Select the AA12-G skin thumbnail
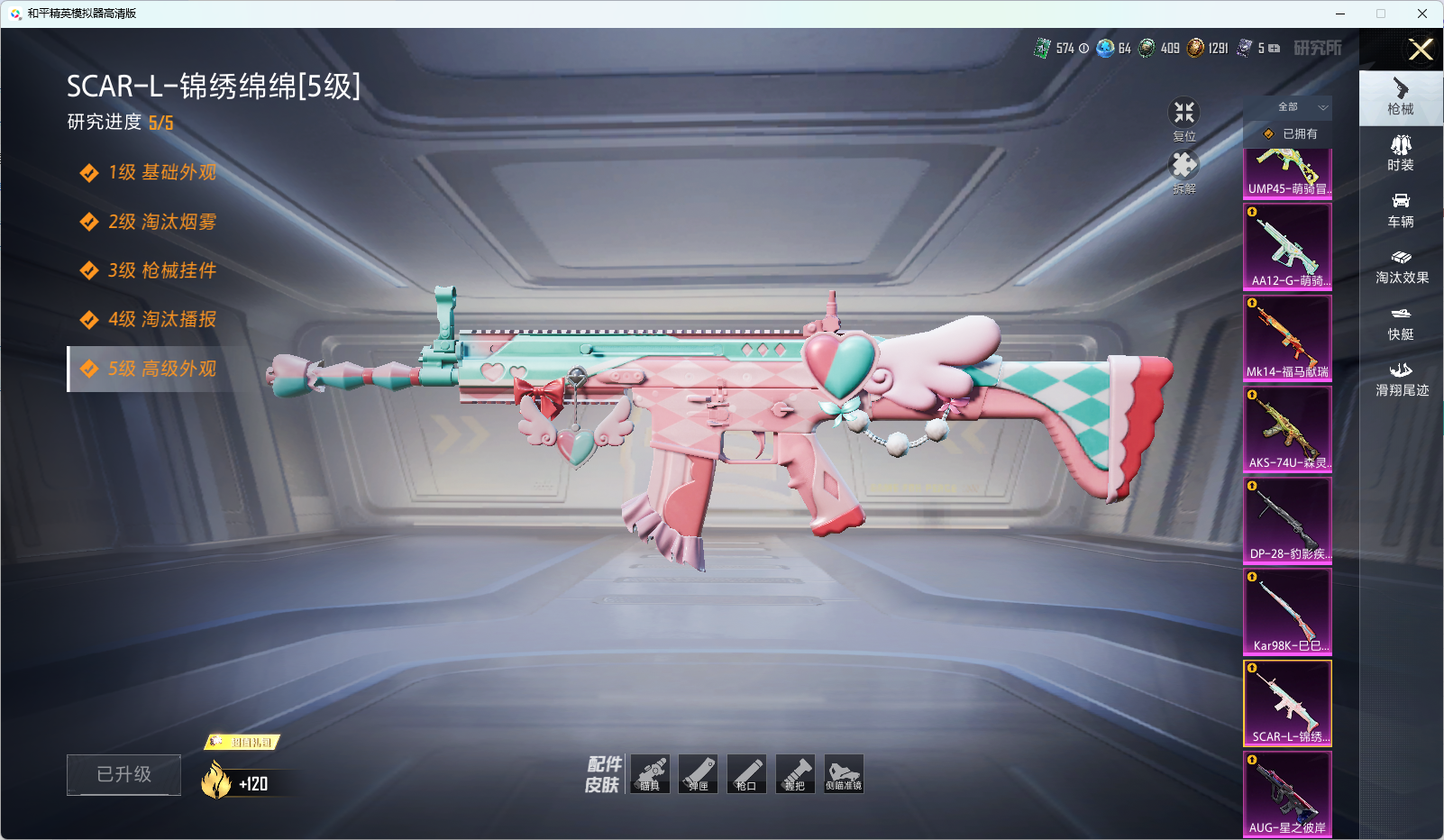This screenshot has width=1444, height=840. click(1287, 246)
